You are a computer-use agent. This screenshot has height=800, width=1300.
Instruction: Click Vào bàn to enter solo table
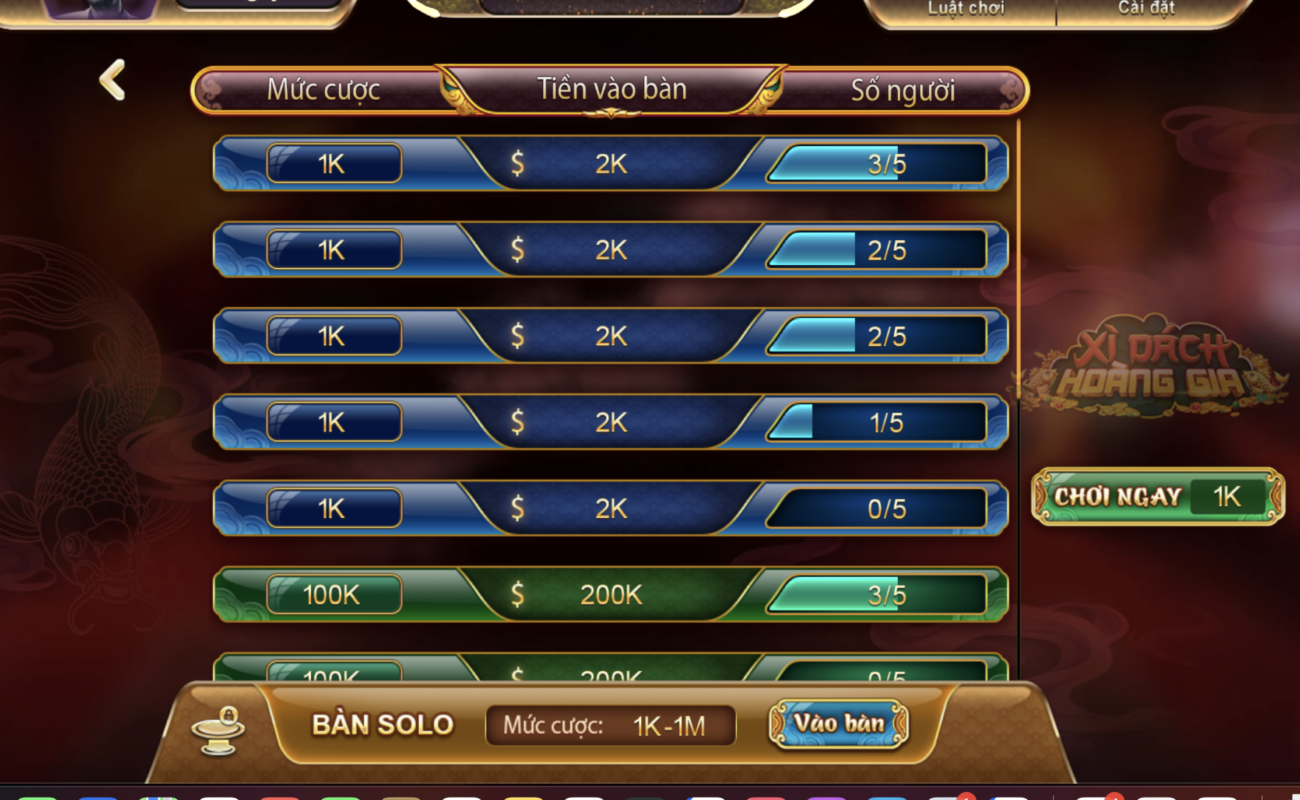pyautogui.click(x=838, y=724)
